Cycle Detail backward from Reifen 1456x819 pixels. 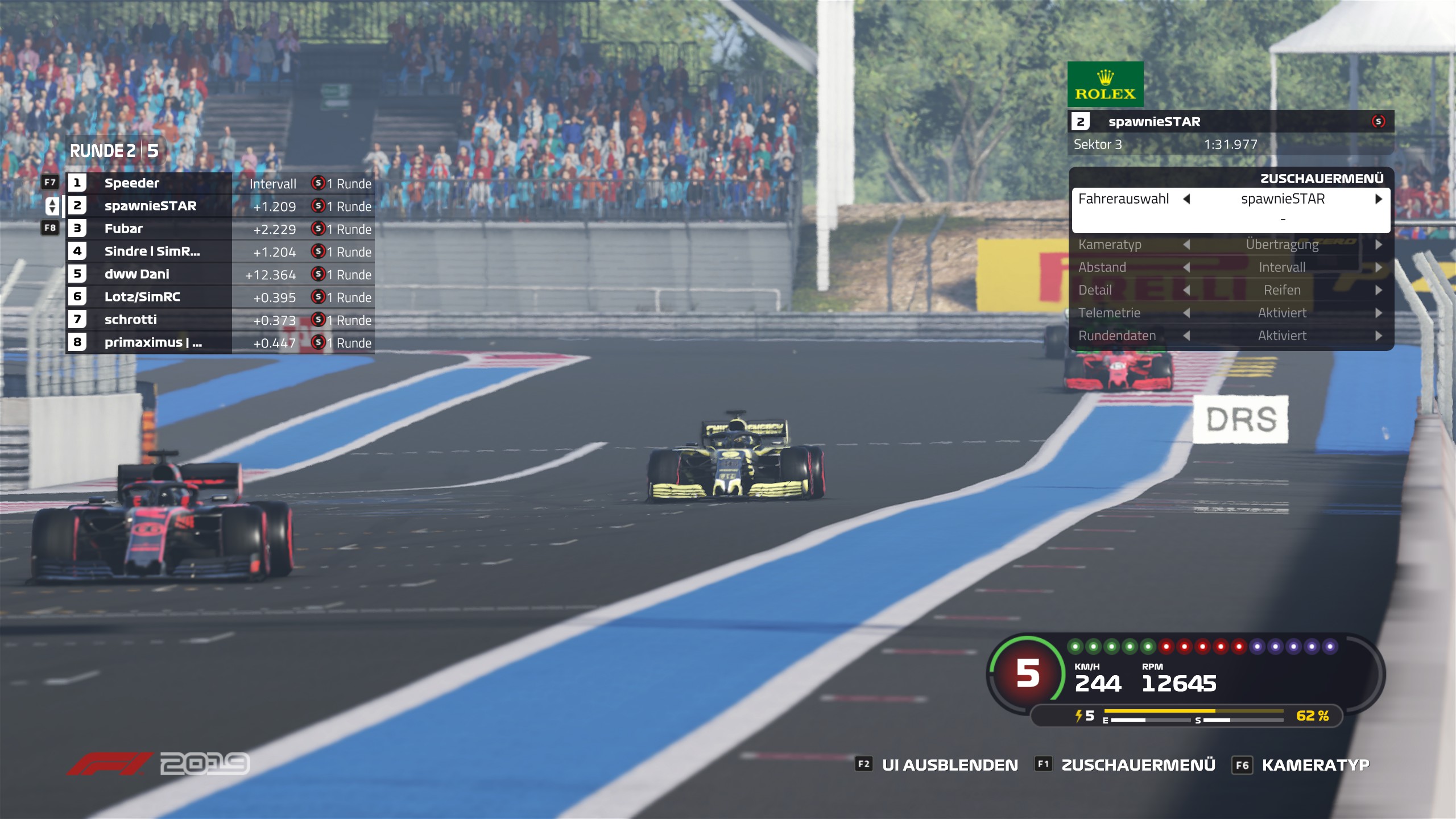pos(1187,290)
